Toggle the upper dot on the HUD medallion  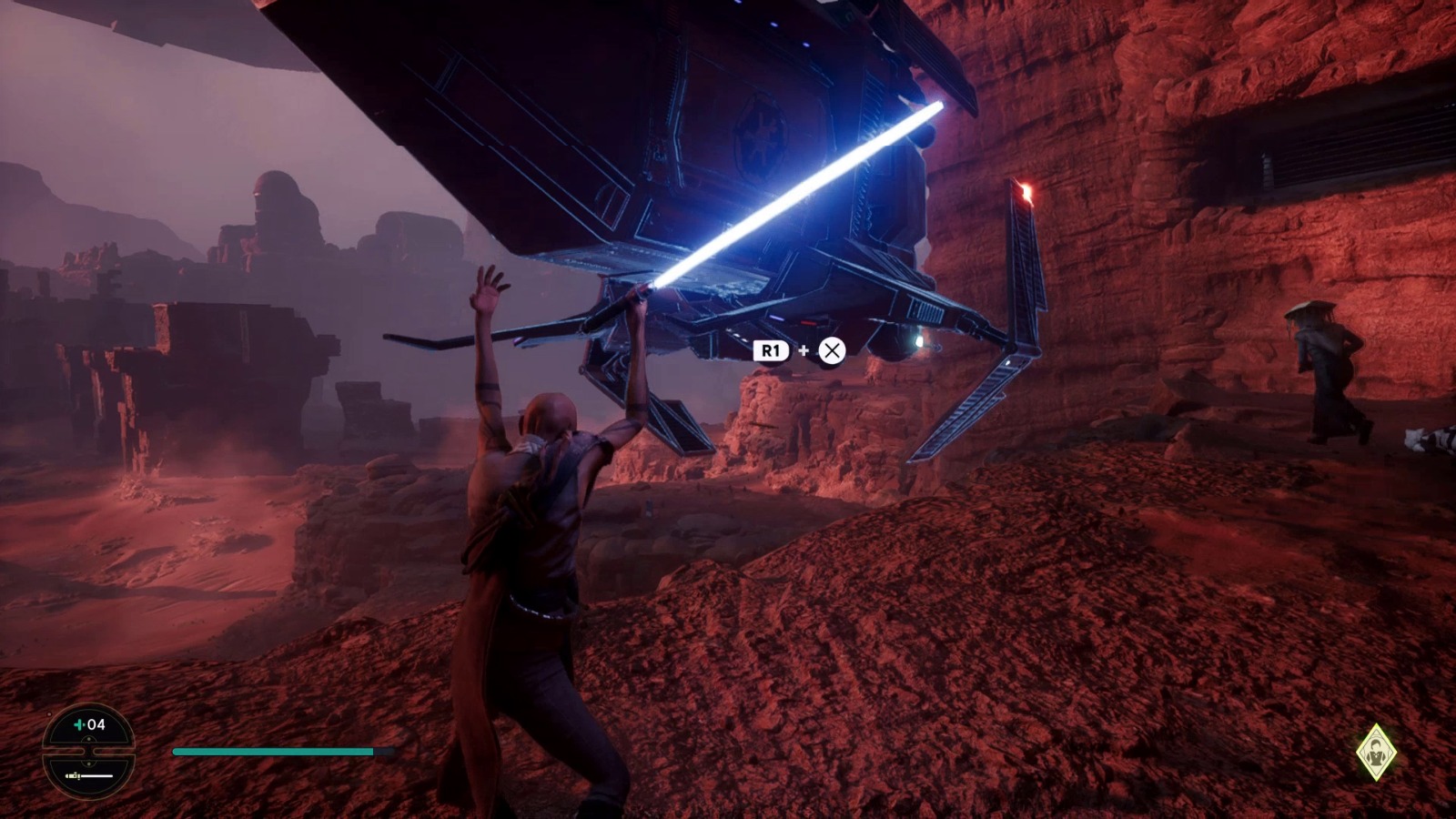(89, 739)
